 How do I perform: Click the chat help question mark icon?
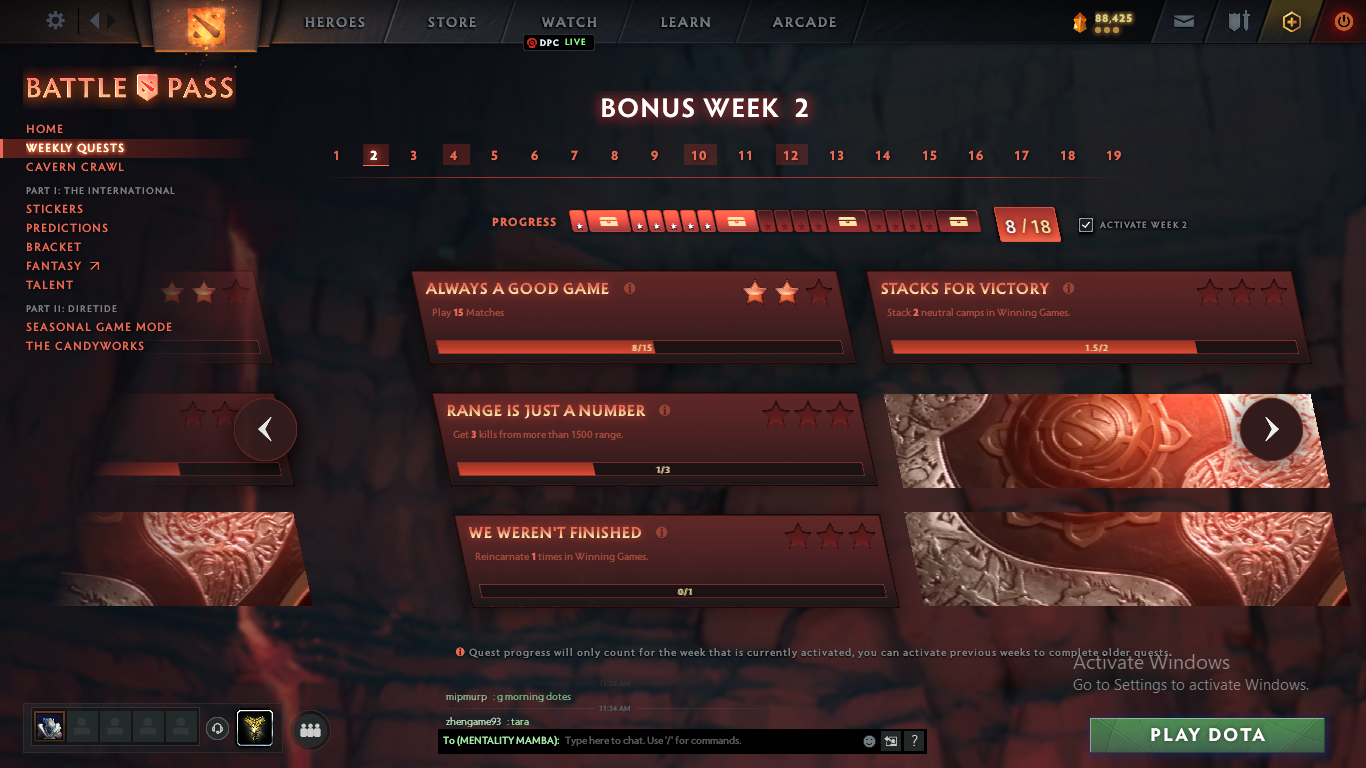(912, 741)
